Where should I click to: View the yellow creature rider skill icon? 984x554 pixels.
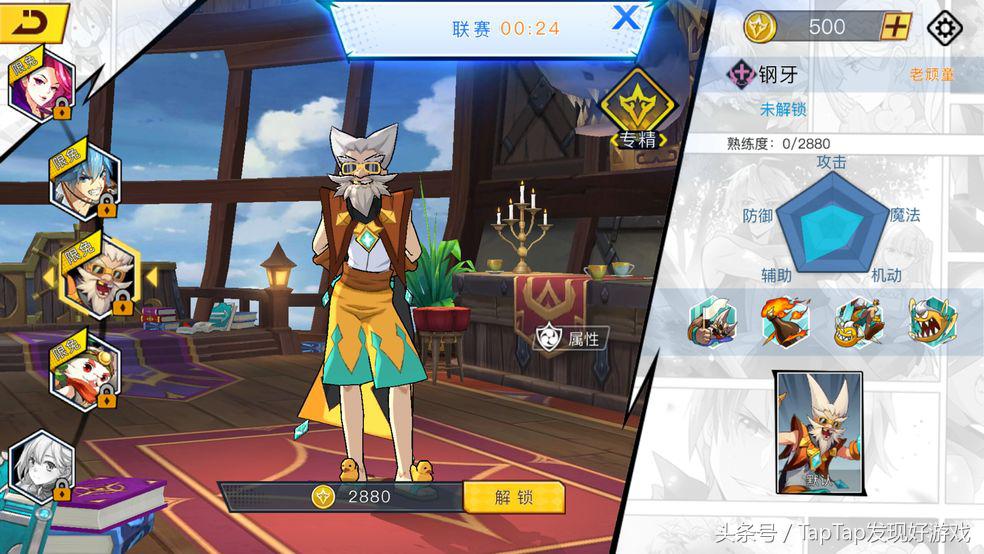[x=859, y=322]
